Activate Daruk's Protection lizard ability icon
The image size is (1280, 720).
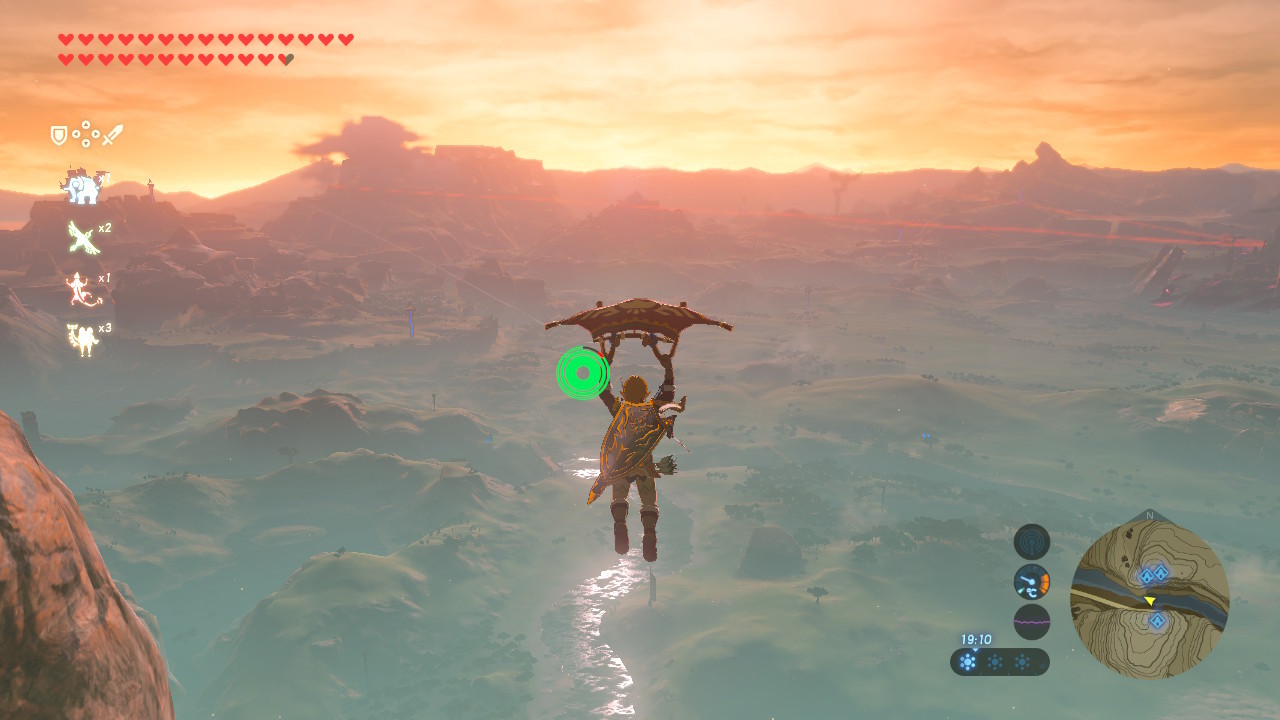pos(81,290)
